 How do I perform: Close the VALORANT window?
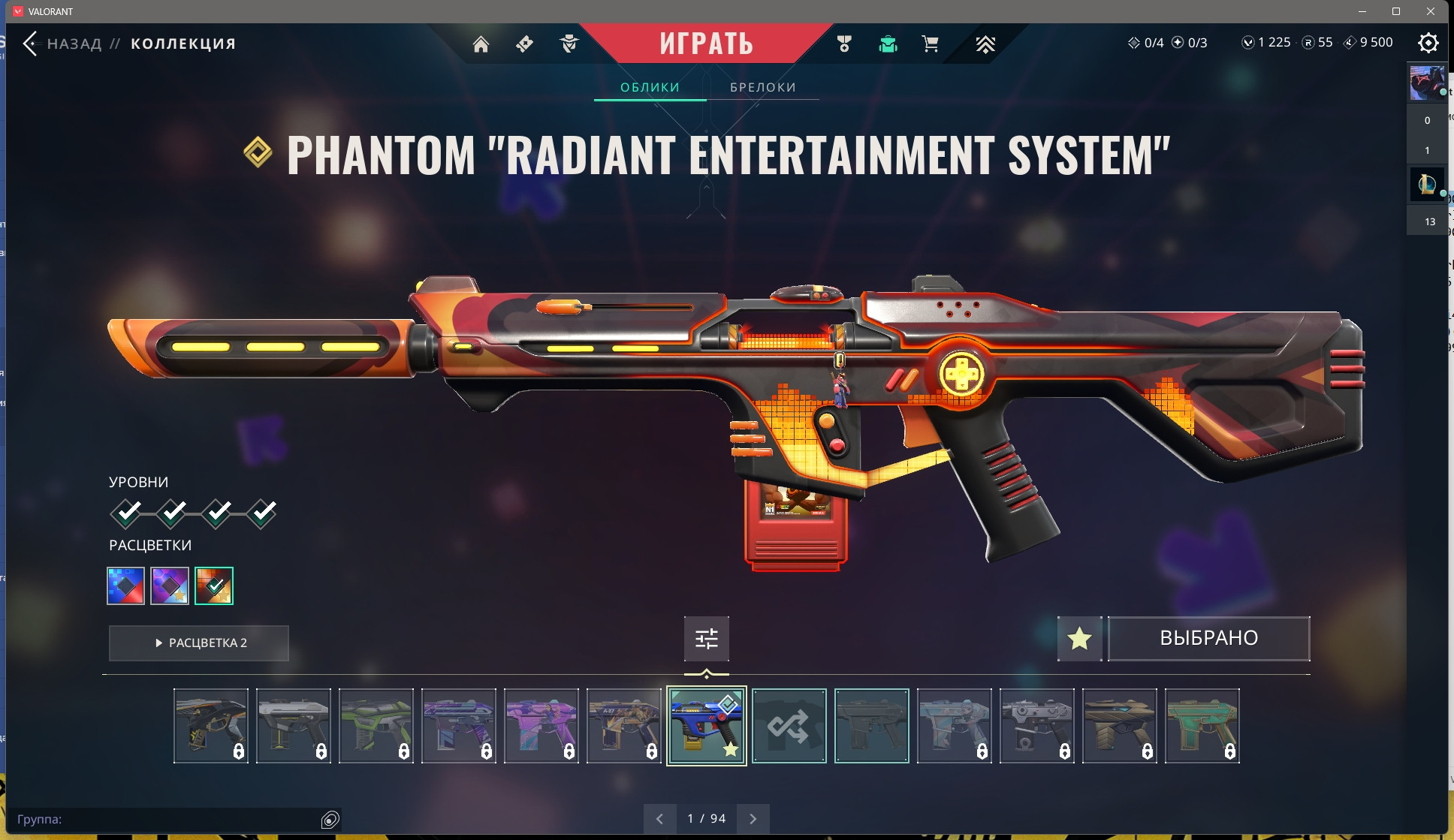(x=1431, y=11)
